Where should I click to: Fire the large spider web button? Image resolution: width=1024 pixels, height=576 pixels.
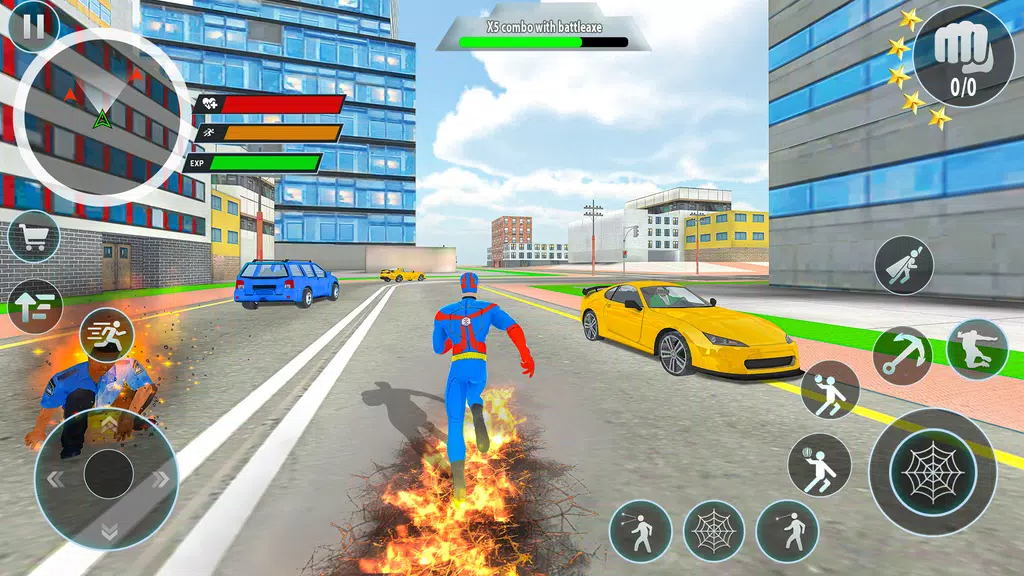coord(932,471)
